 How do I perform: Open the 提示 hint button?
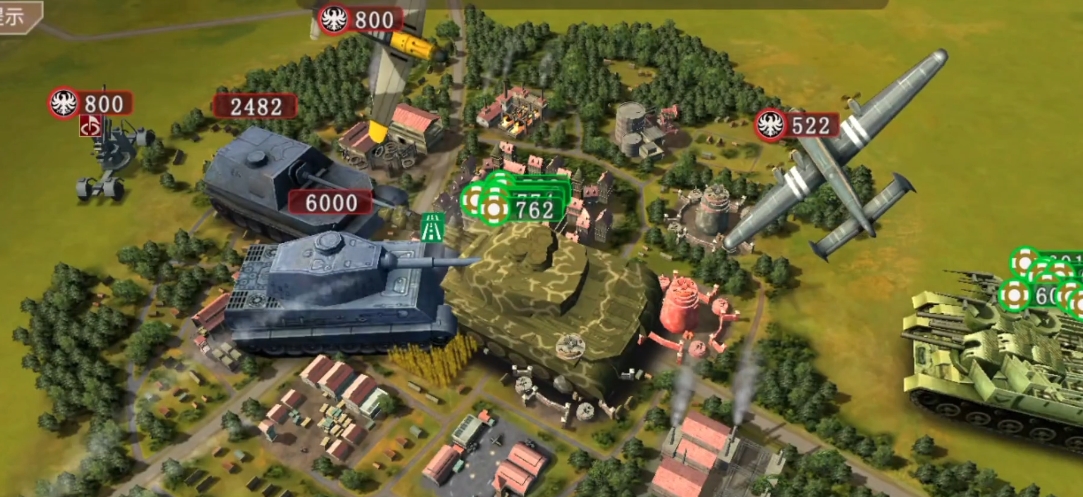click(18, 16)
